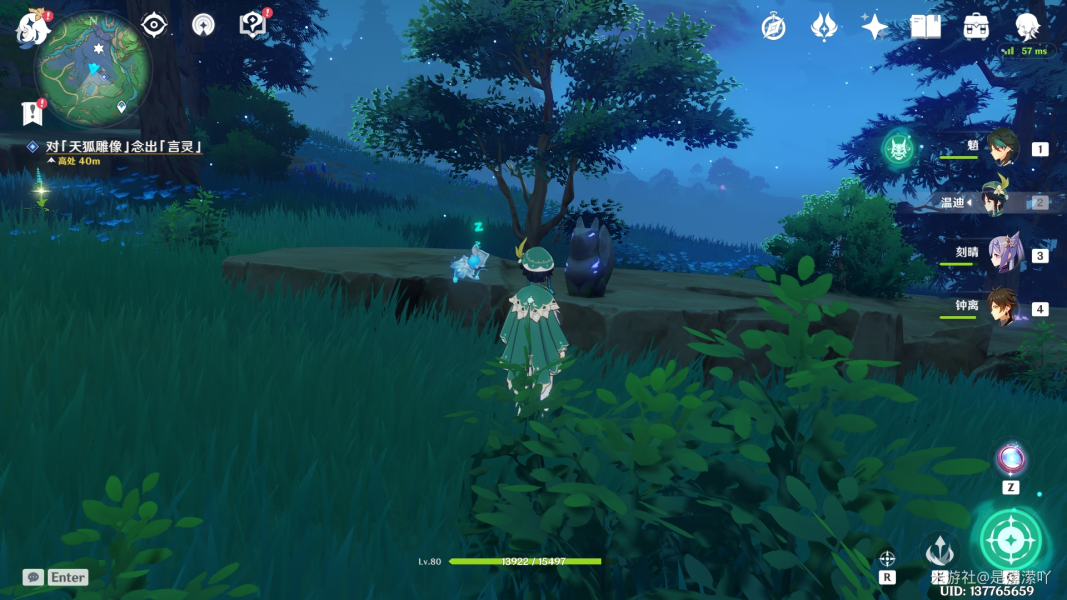Activate the green elemental burst button
Screen dimensions: 1067x600
coord(1010,540)
